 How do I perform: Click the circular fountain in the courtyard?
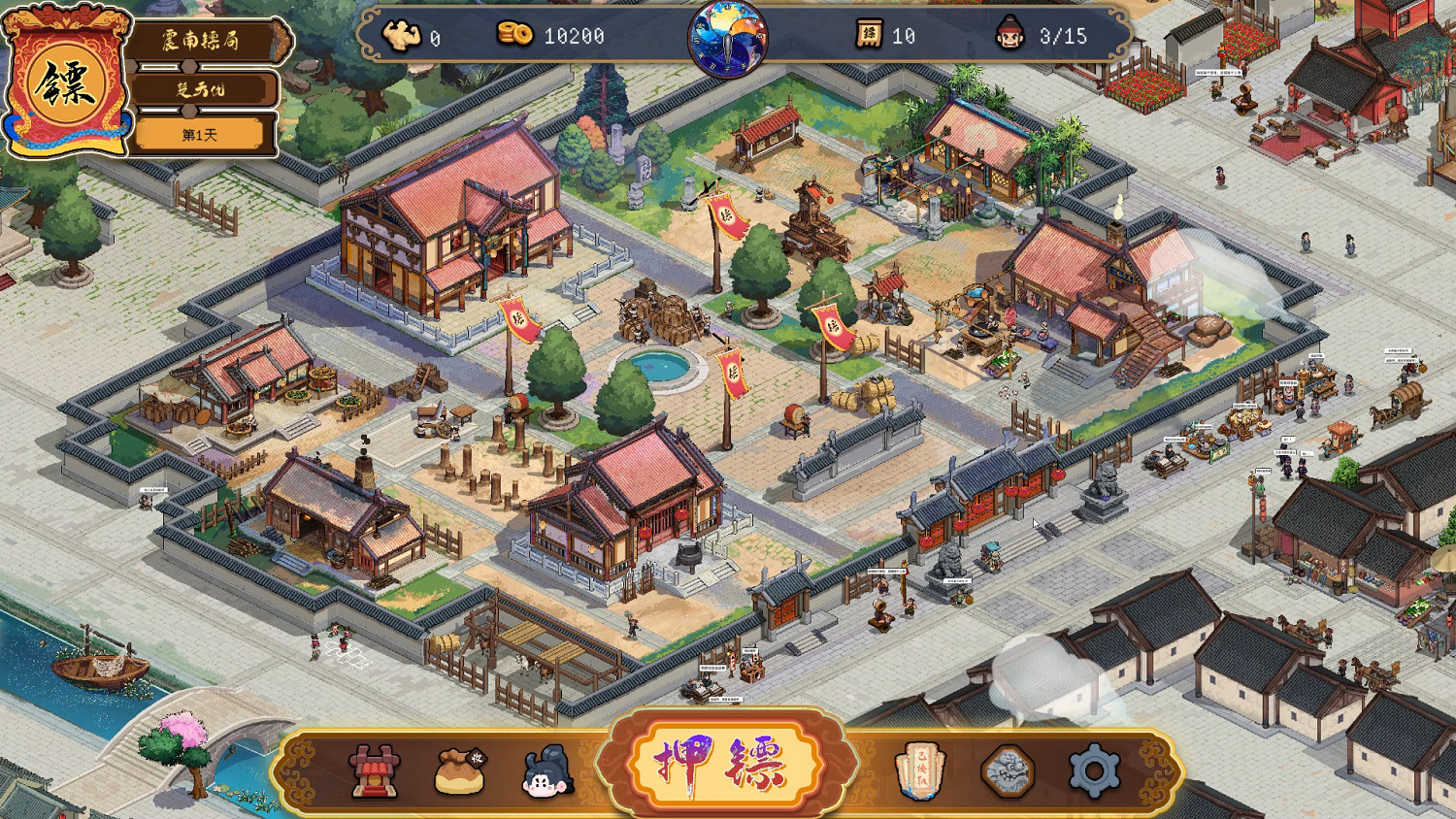tap(660, 366)
